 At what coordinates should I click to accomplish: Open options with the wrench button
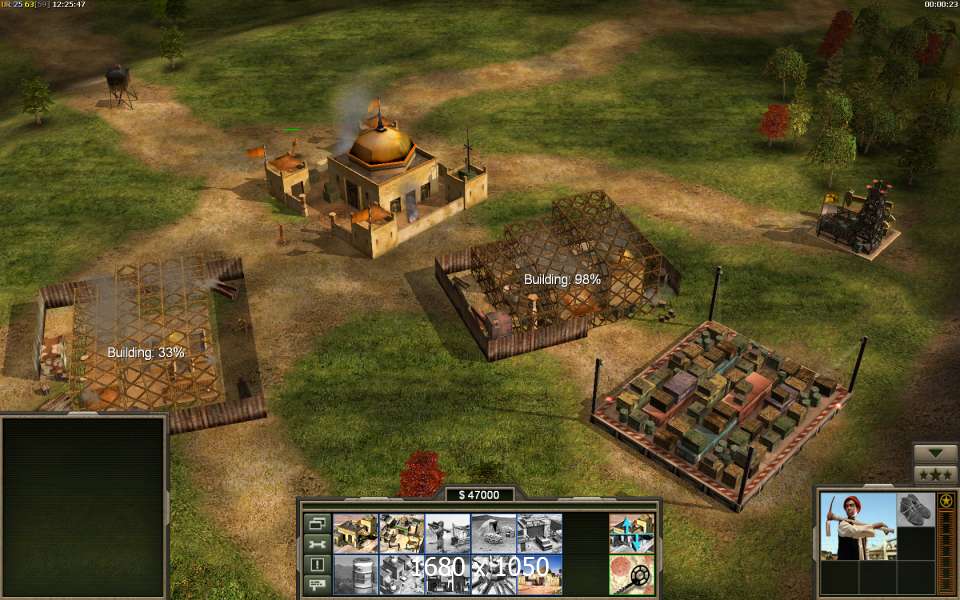coord(317,544)
